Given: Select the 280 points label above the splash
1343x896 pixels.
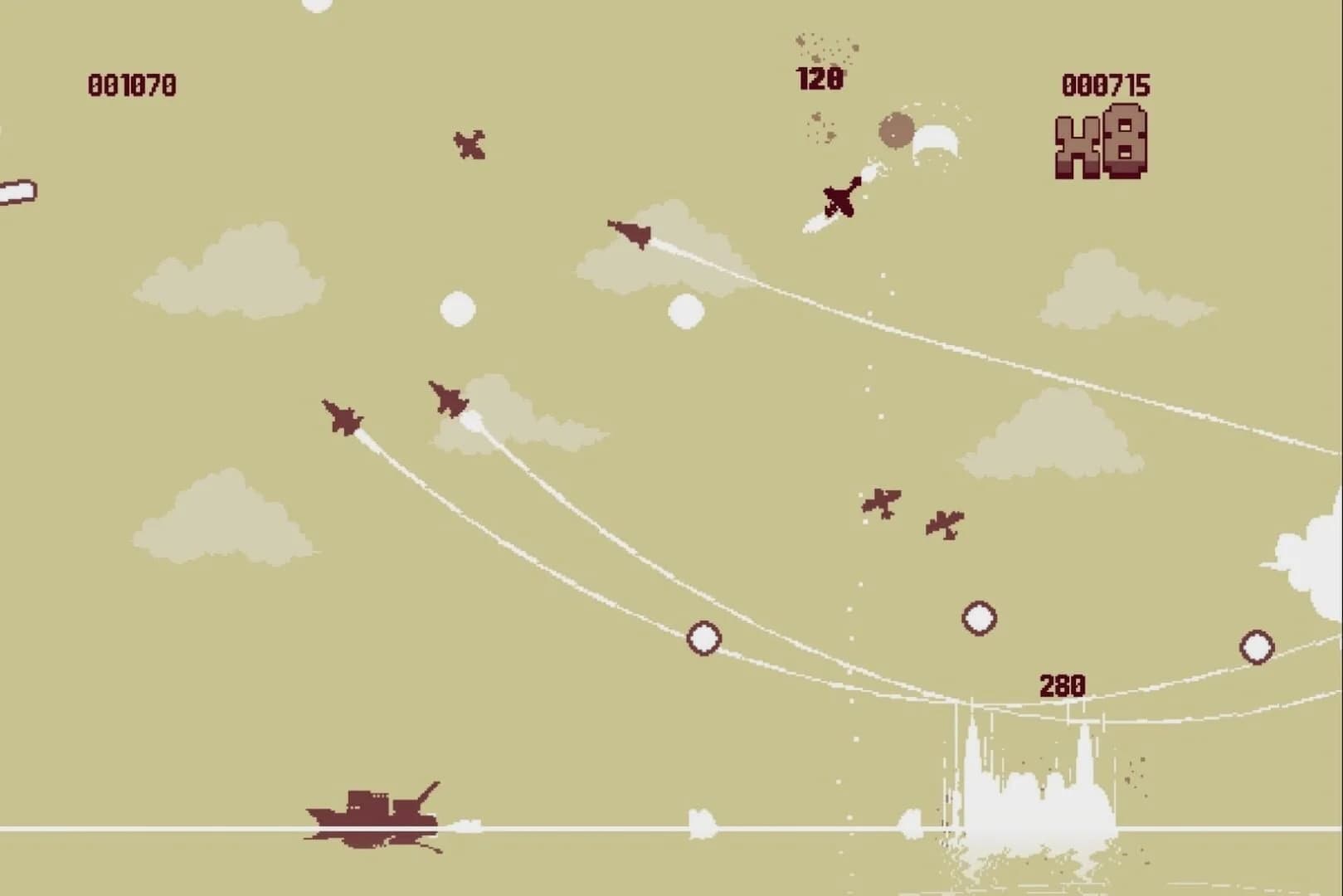Looking at the screenshot, I should coord(1064,683).
